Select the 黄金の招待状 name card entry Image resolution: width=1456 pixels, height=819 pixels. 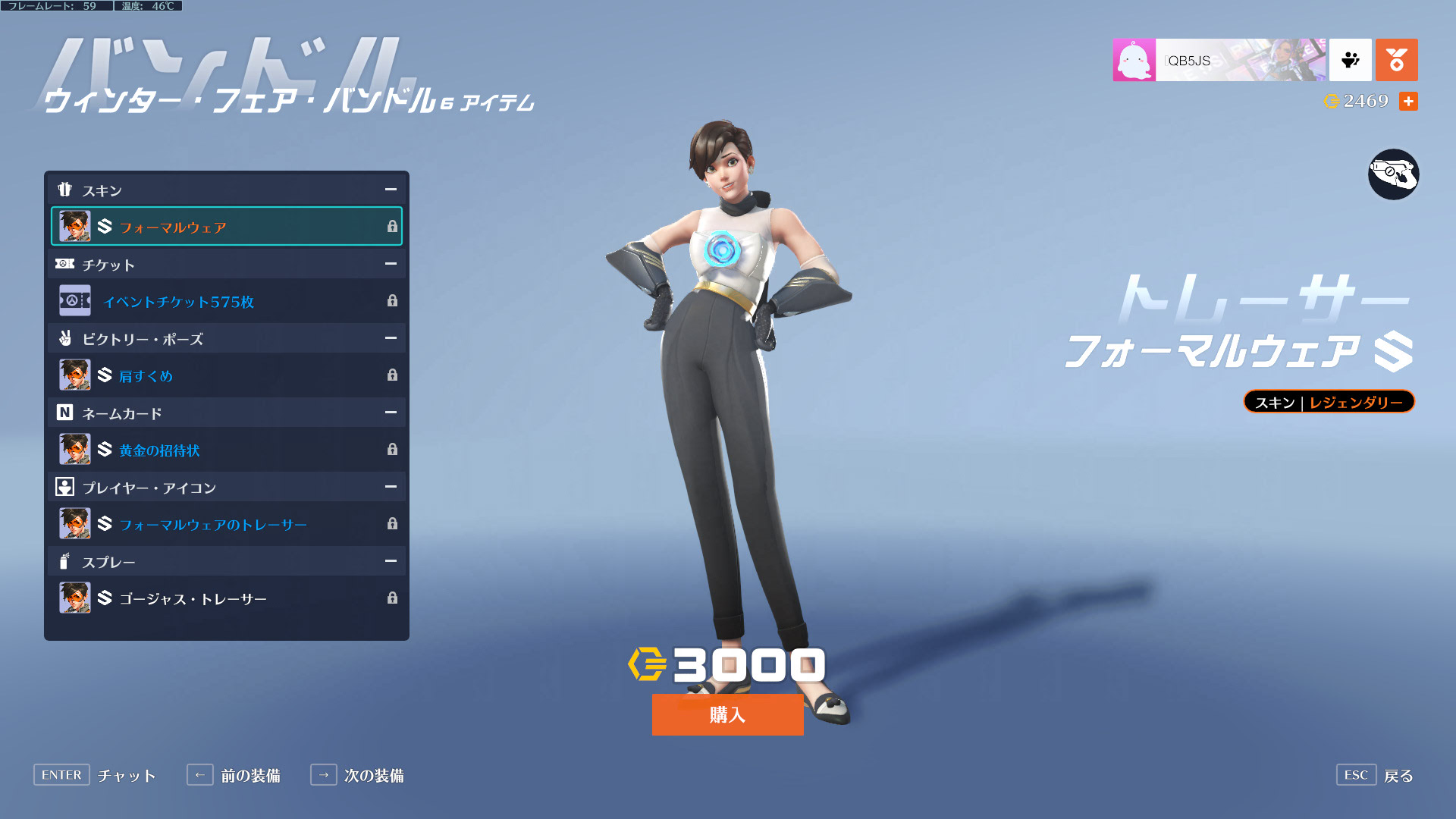tap(226, 450)
